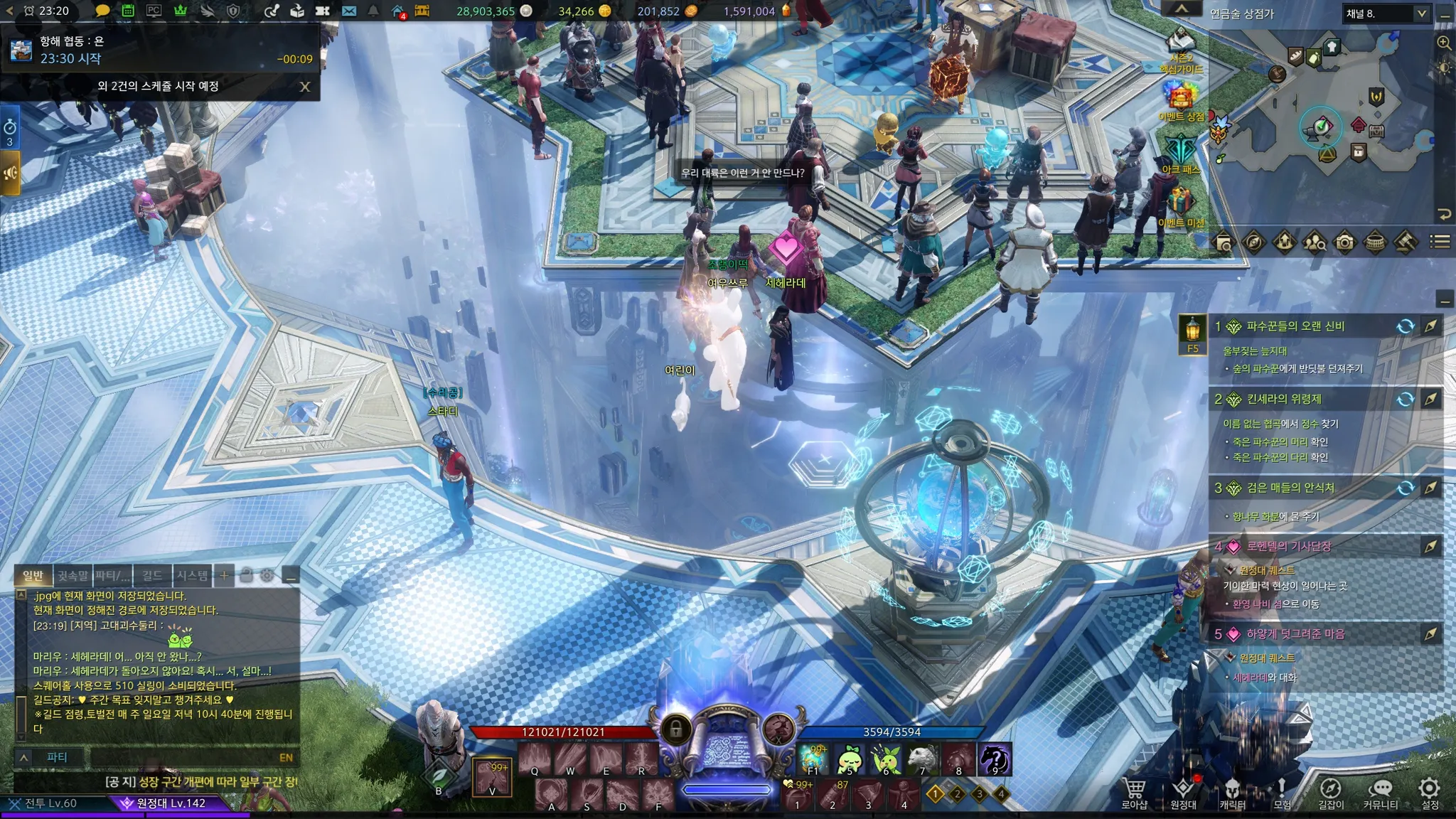Open the 설정 settings gear
Viewport: 1456px width, 819px height.
click(x=1430, y=791)
